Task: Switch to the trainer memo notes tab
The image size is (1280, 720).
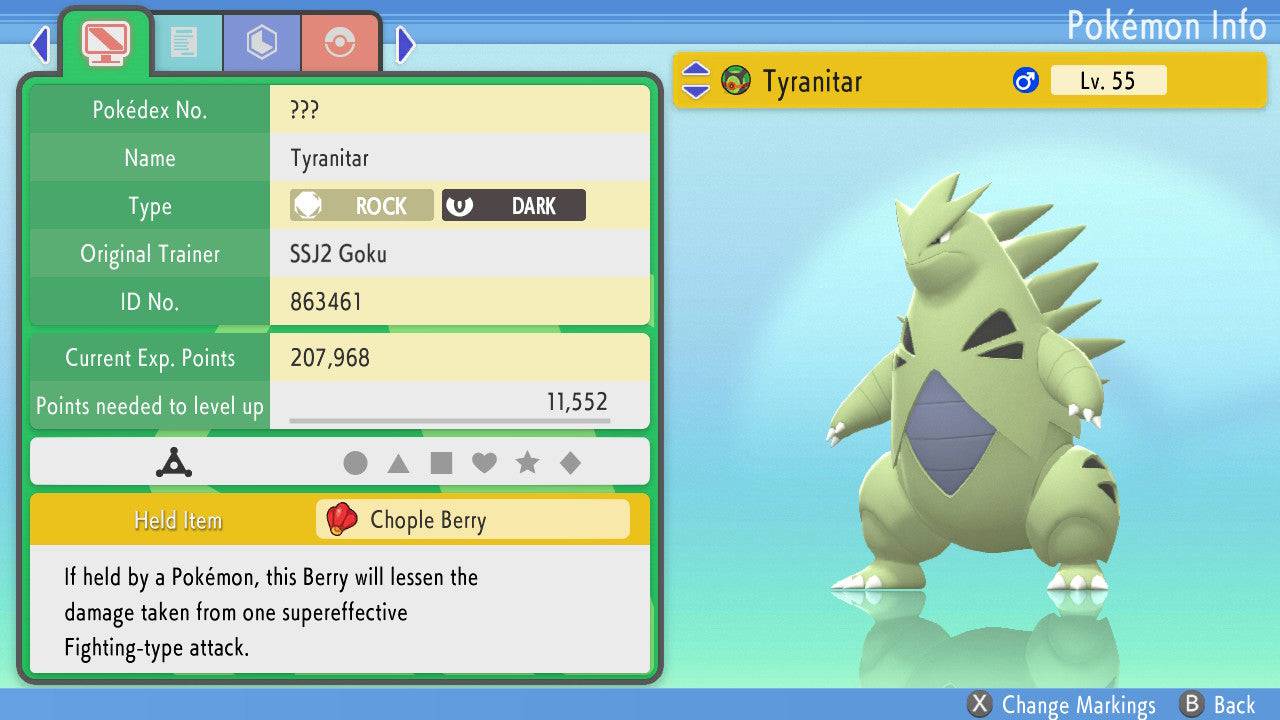Action: point(183,42)
